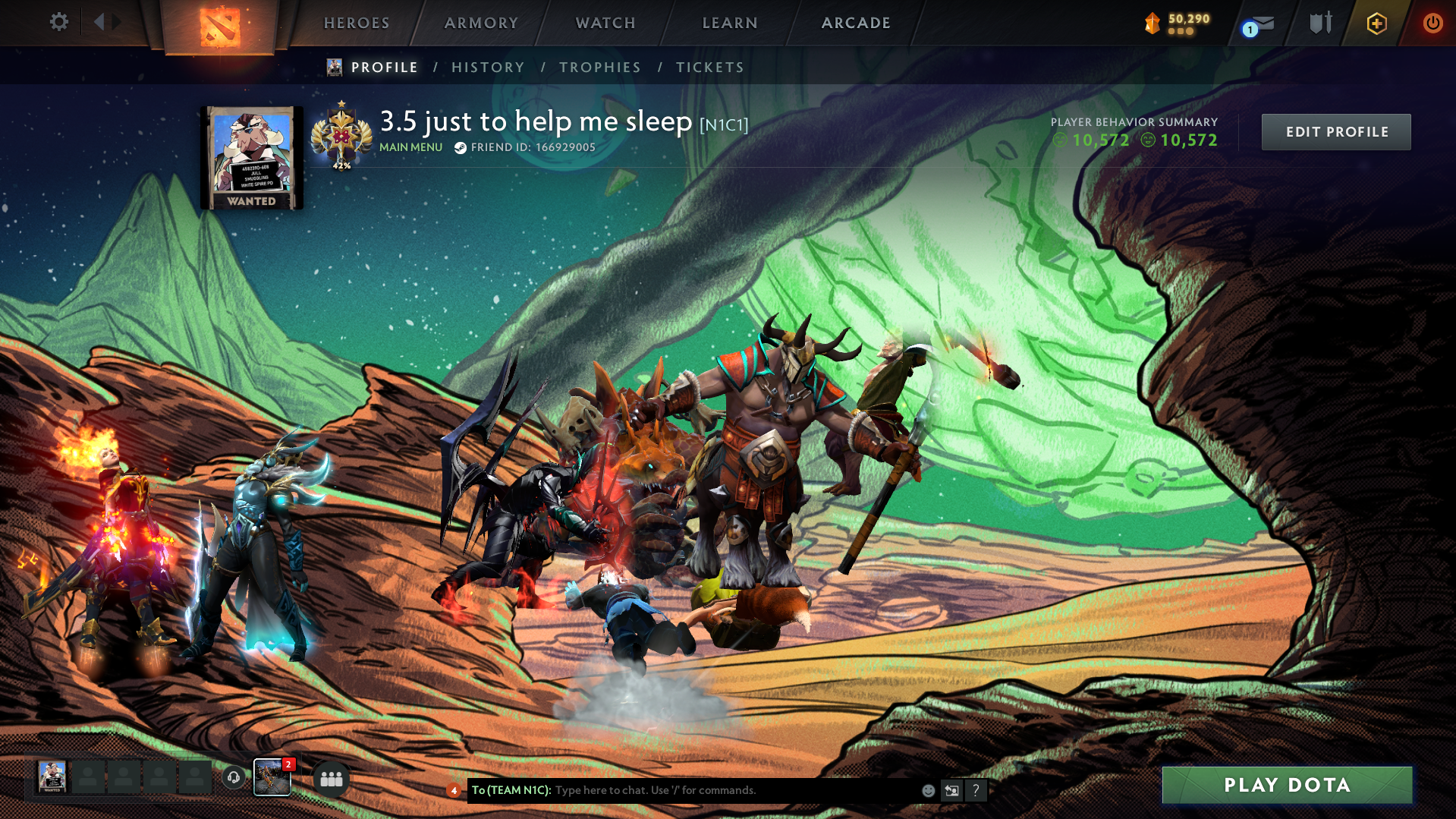
Task: Open the shards balance shop
Action: (x=1179, y=23)
